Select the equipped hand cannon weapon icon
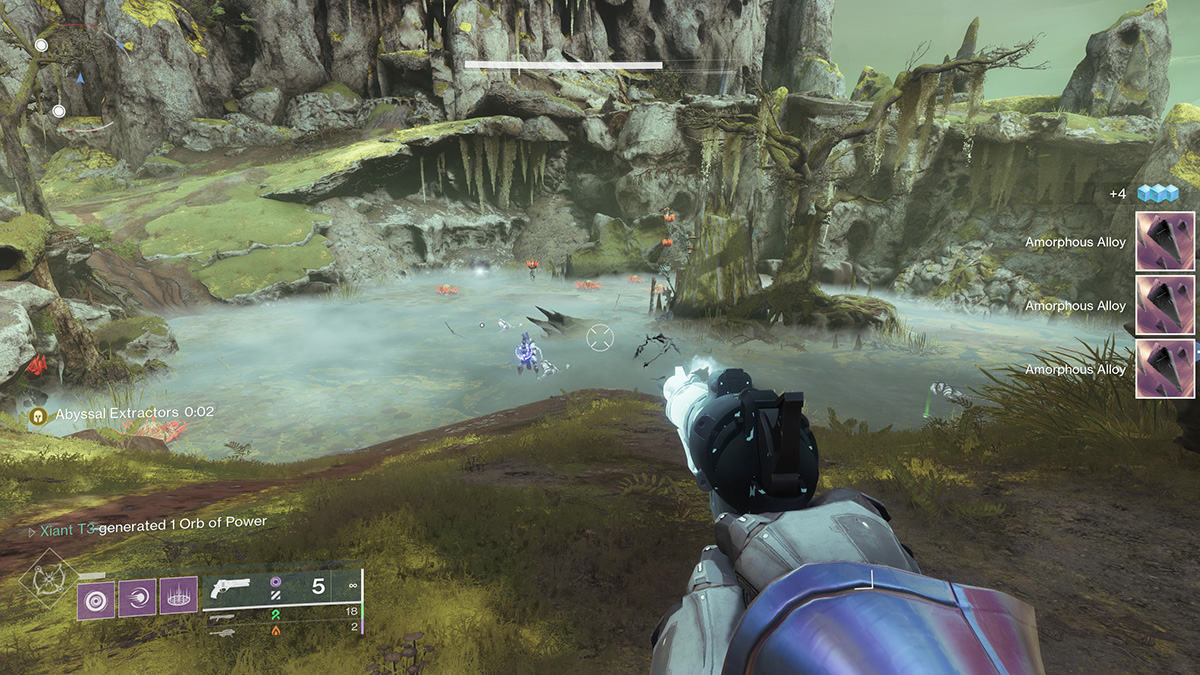 point(233,589)
